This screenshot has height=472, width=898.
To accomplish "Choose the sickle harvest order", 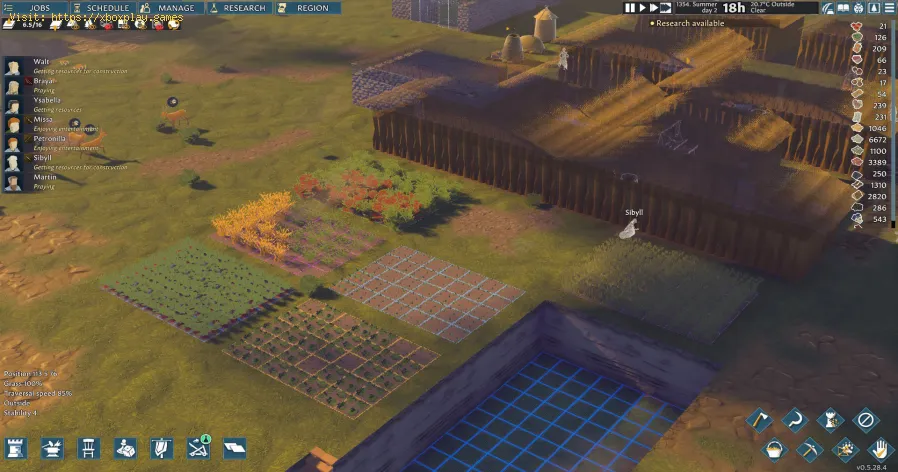I will 795,420.
